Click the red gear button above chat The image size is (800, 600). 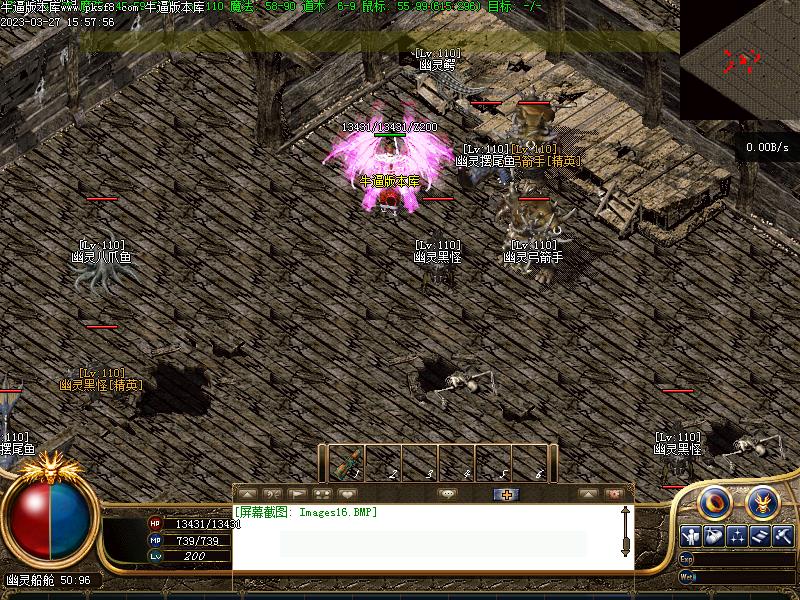[x=614, y=494]
